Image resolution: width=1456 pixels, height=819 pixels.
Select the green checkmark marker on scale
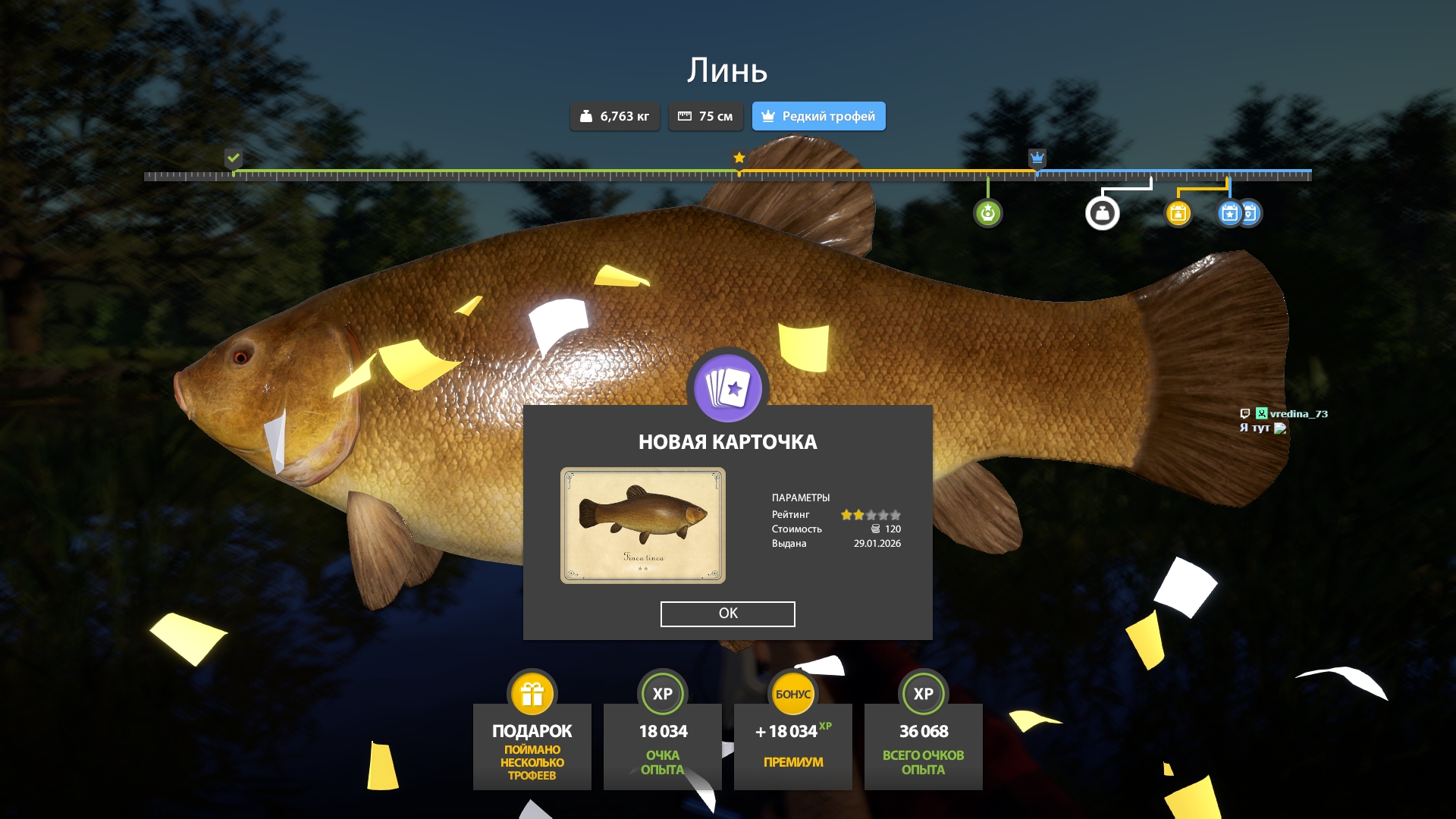tap(234, 158)
